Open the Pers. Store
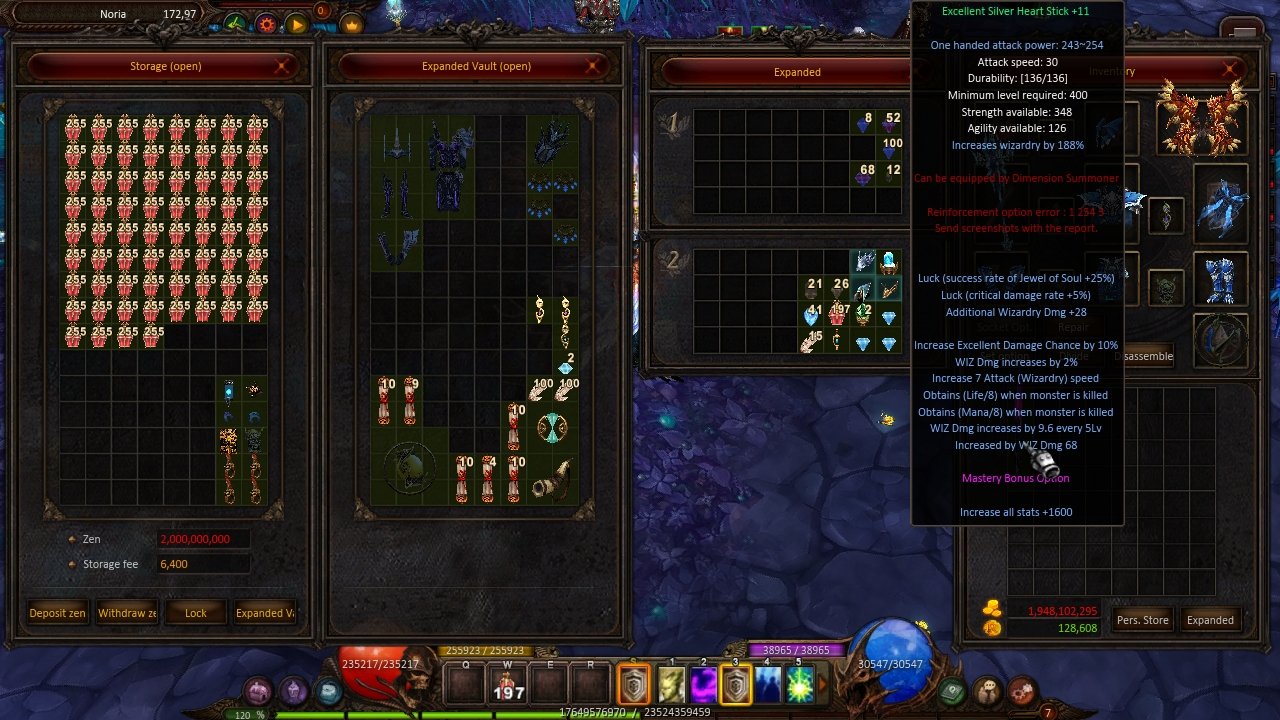This screenshot has width=1280, height=720. (1142, 620)
